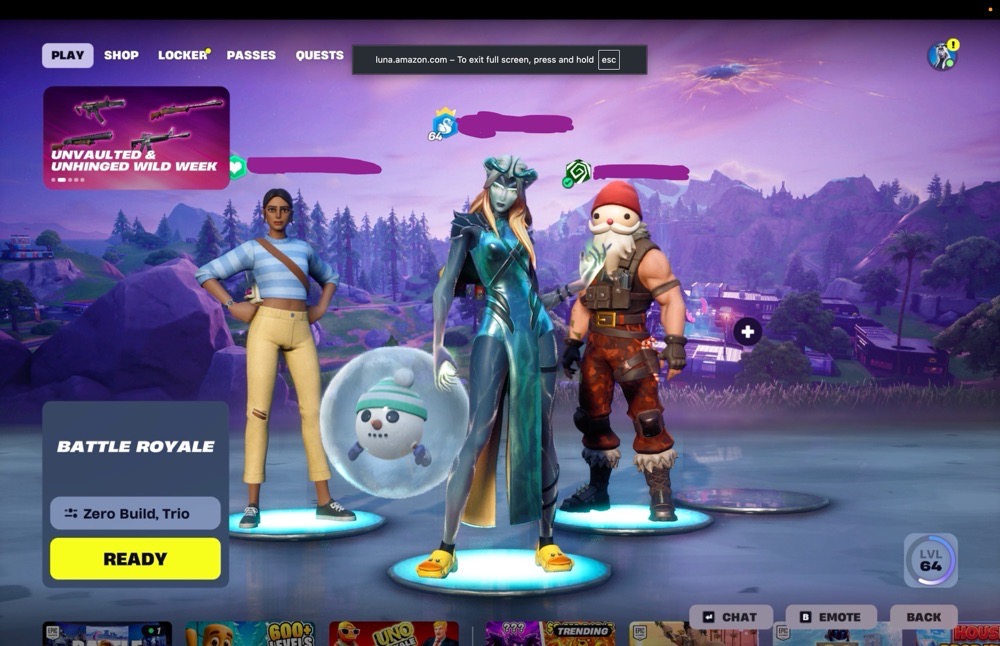
Task: Go to the PASSES tab
Action: [251, 55]
